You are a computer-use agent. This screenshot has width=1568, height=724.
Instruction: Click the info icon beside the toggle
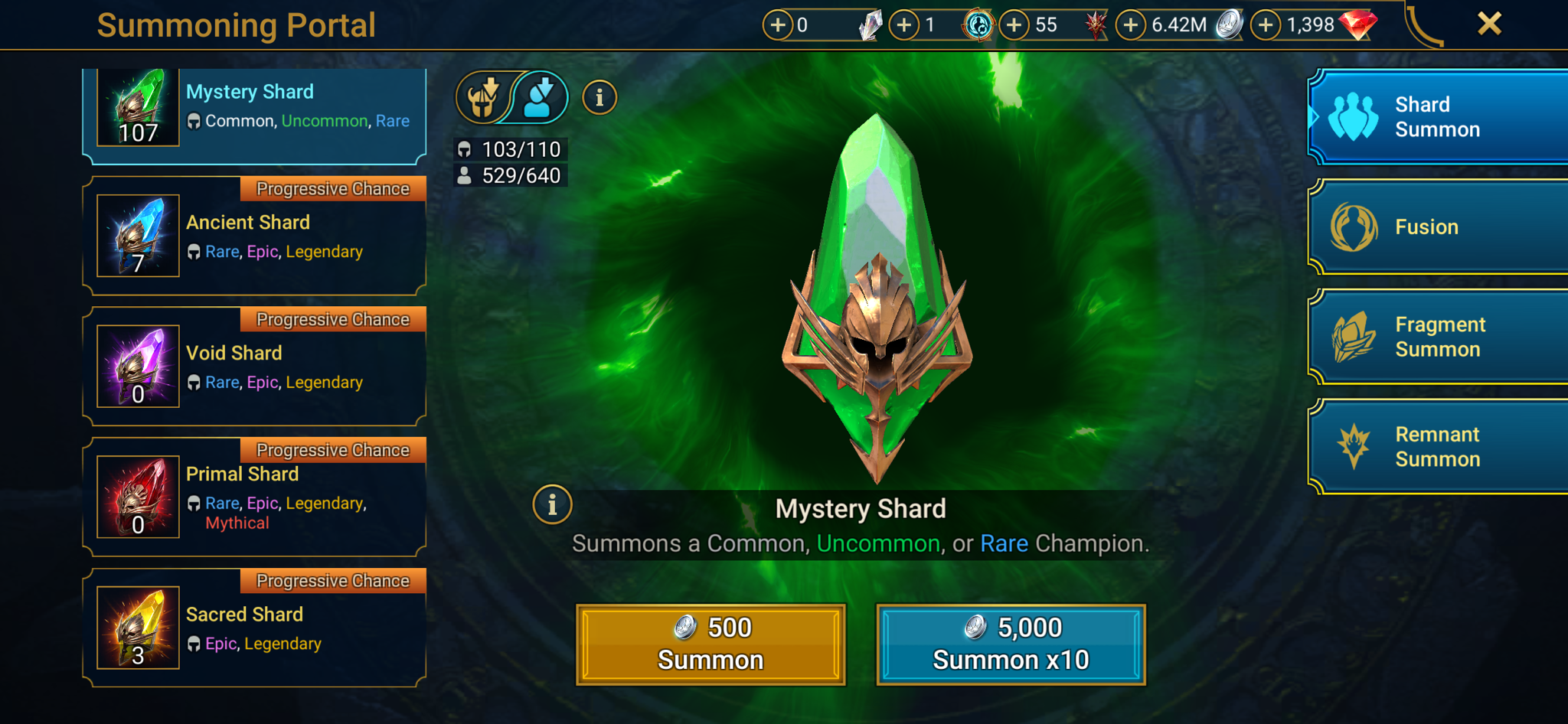(599, 98)
